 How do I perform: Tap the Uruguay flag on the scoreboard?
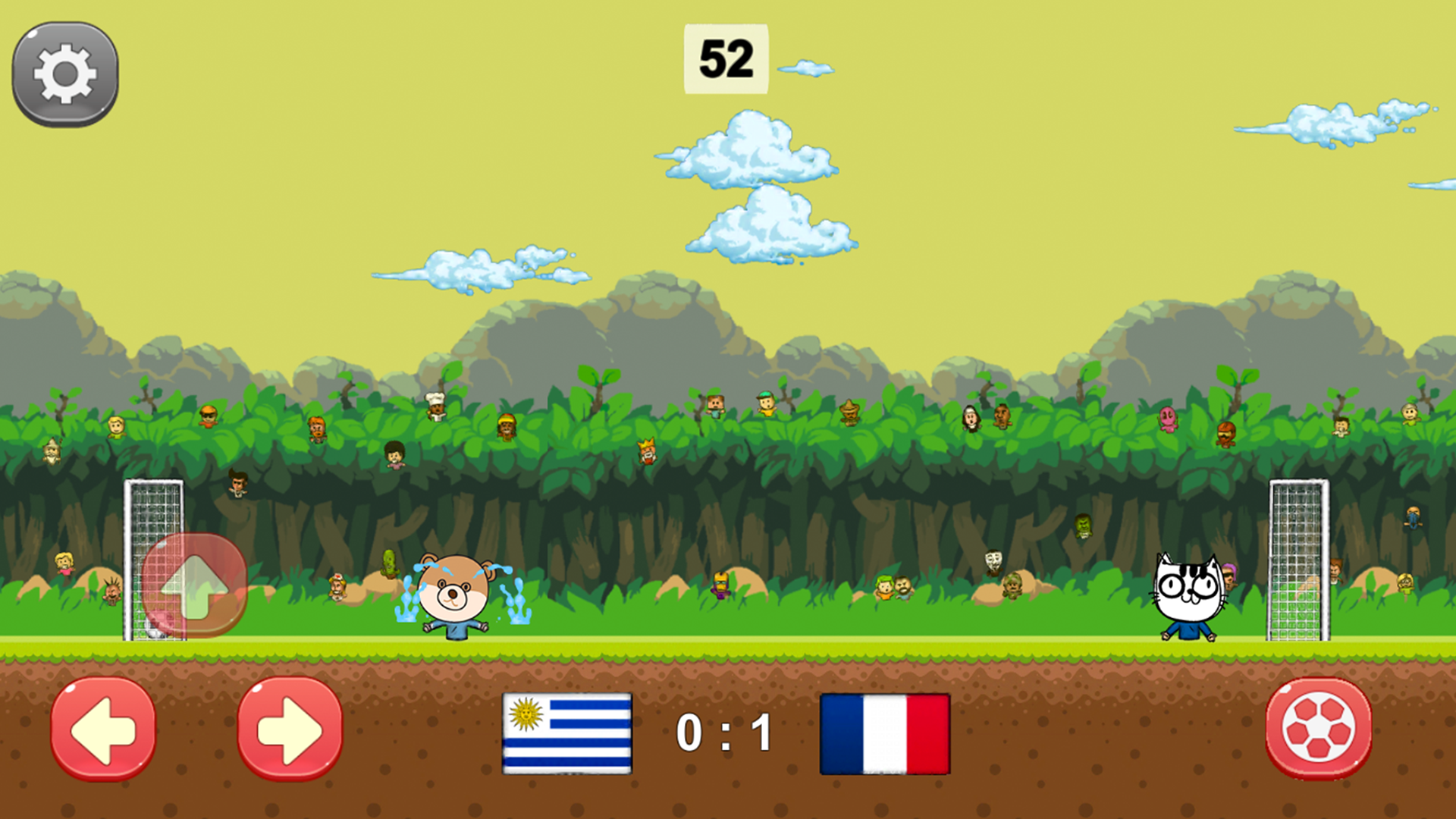tap(566, 734)
